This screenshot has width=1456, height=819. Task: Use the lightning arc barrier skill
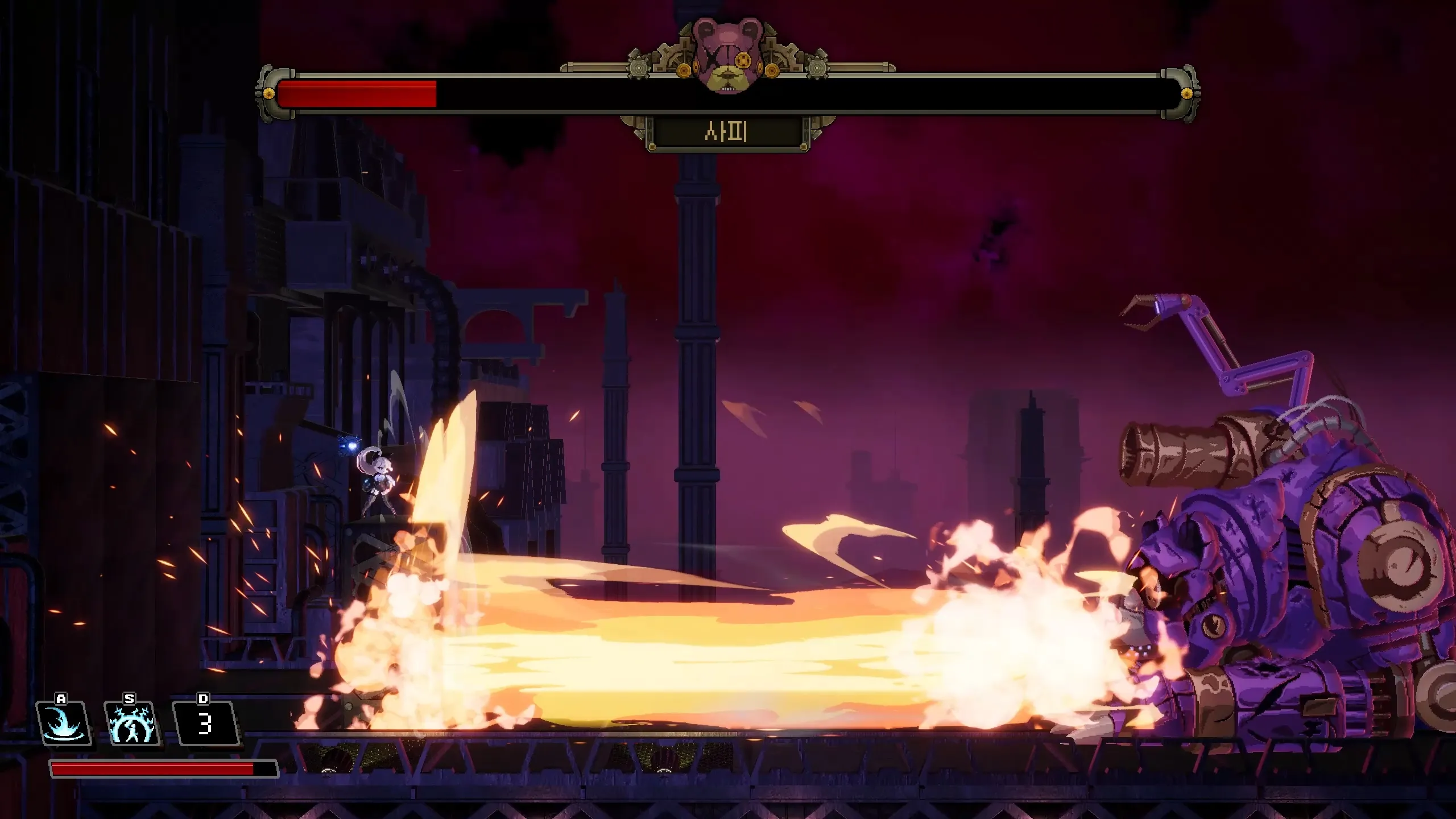(x=132, y=723)
